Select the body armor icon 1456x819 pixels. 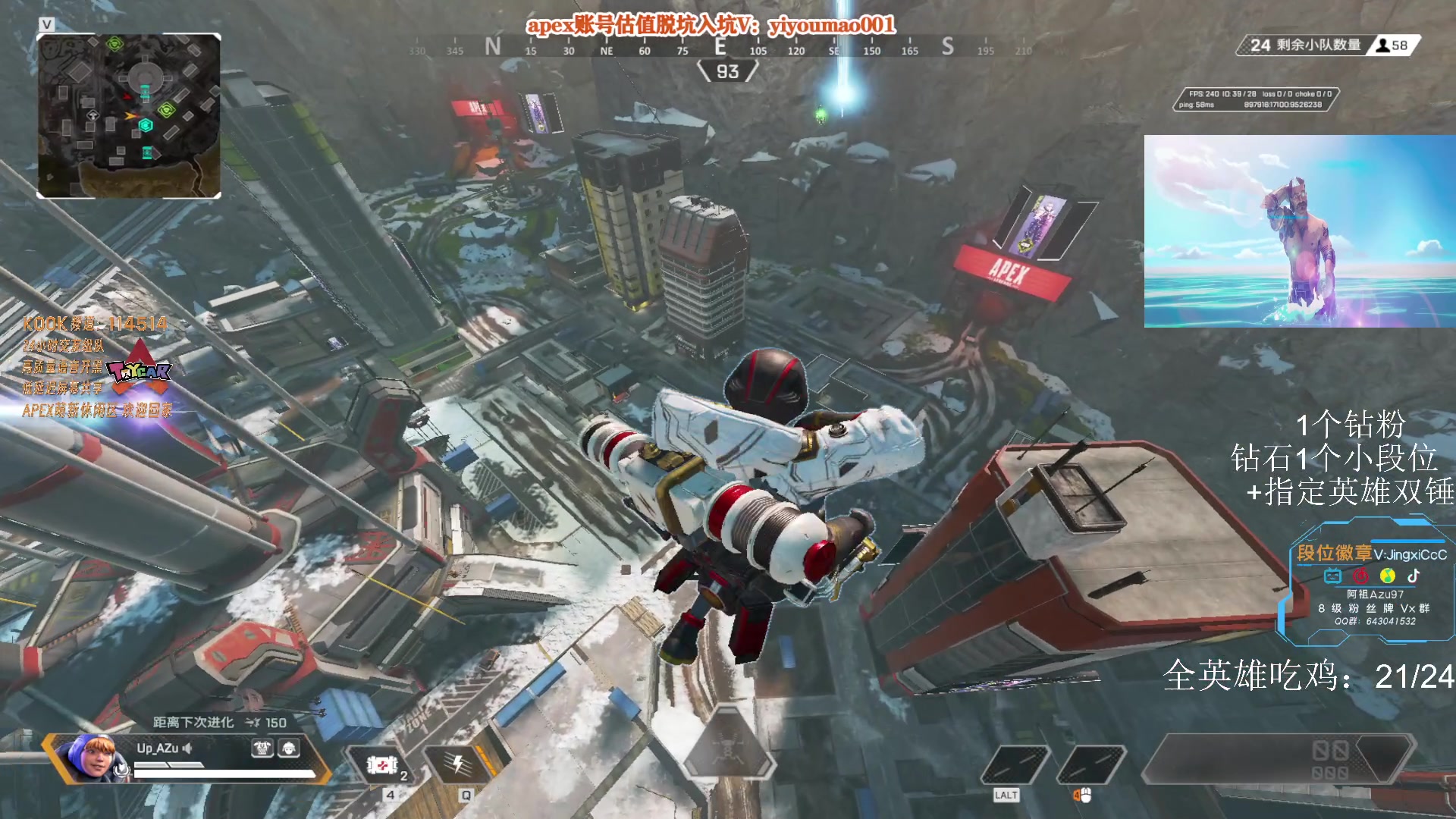tap(262, 749)
